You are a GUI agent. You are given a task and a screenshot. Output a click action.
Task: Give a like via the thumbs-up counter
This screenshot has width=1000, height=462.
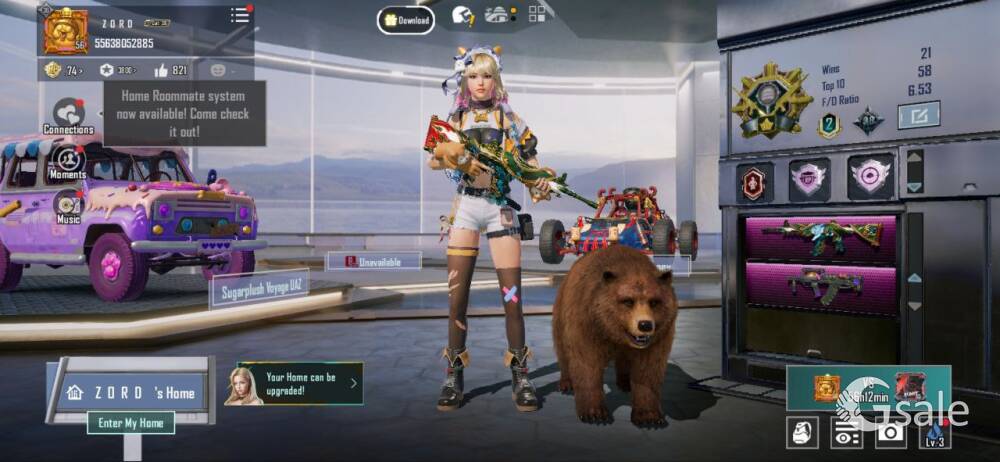(171, 70)
